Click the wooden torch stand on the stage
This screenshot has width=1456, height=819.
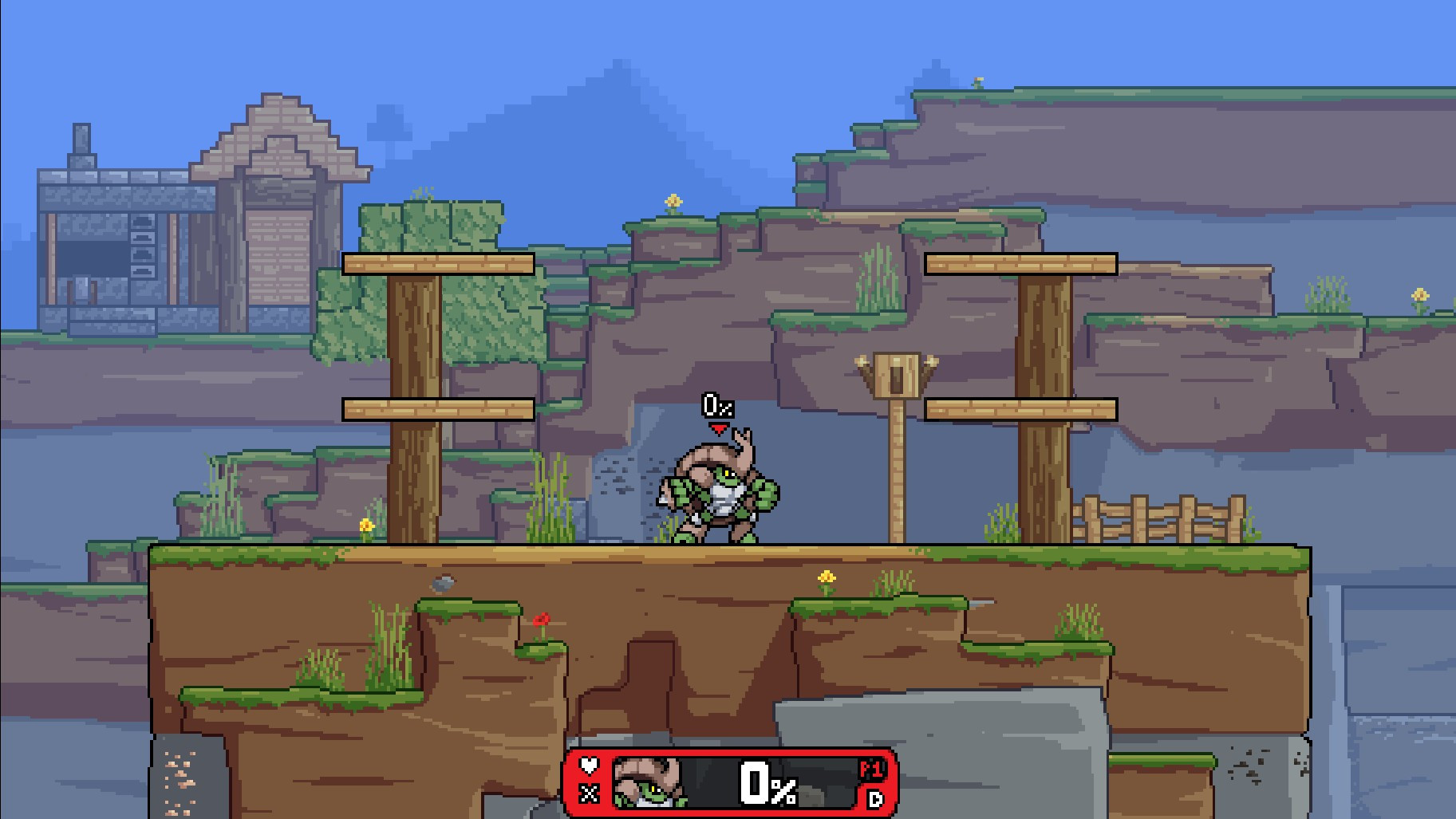tap(897, 375)
